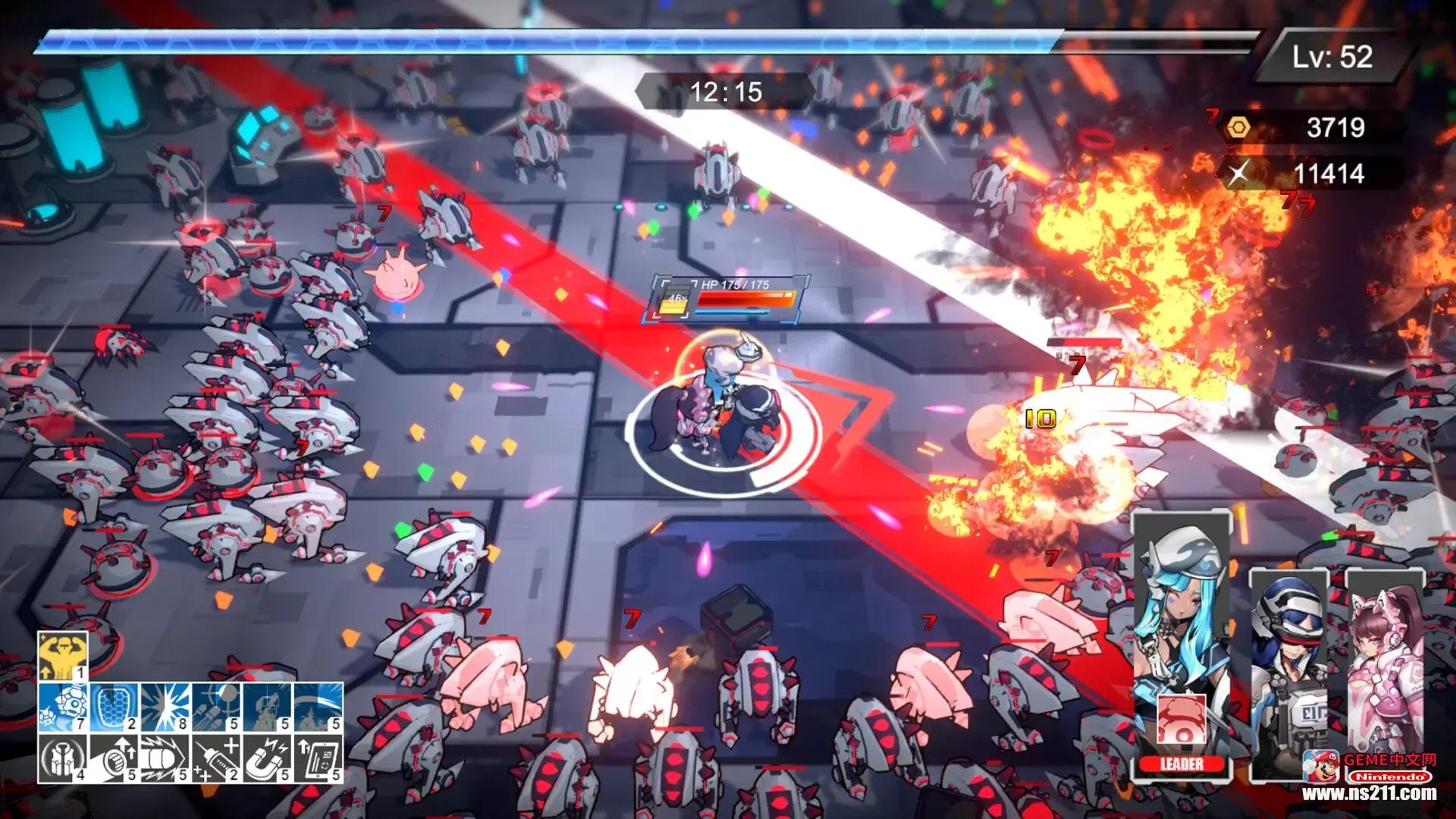Viewport: 1456px width, 819px height.
Task: Open the ns211.com watermark link
Action: [1369, 793]
